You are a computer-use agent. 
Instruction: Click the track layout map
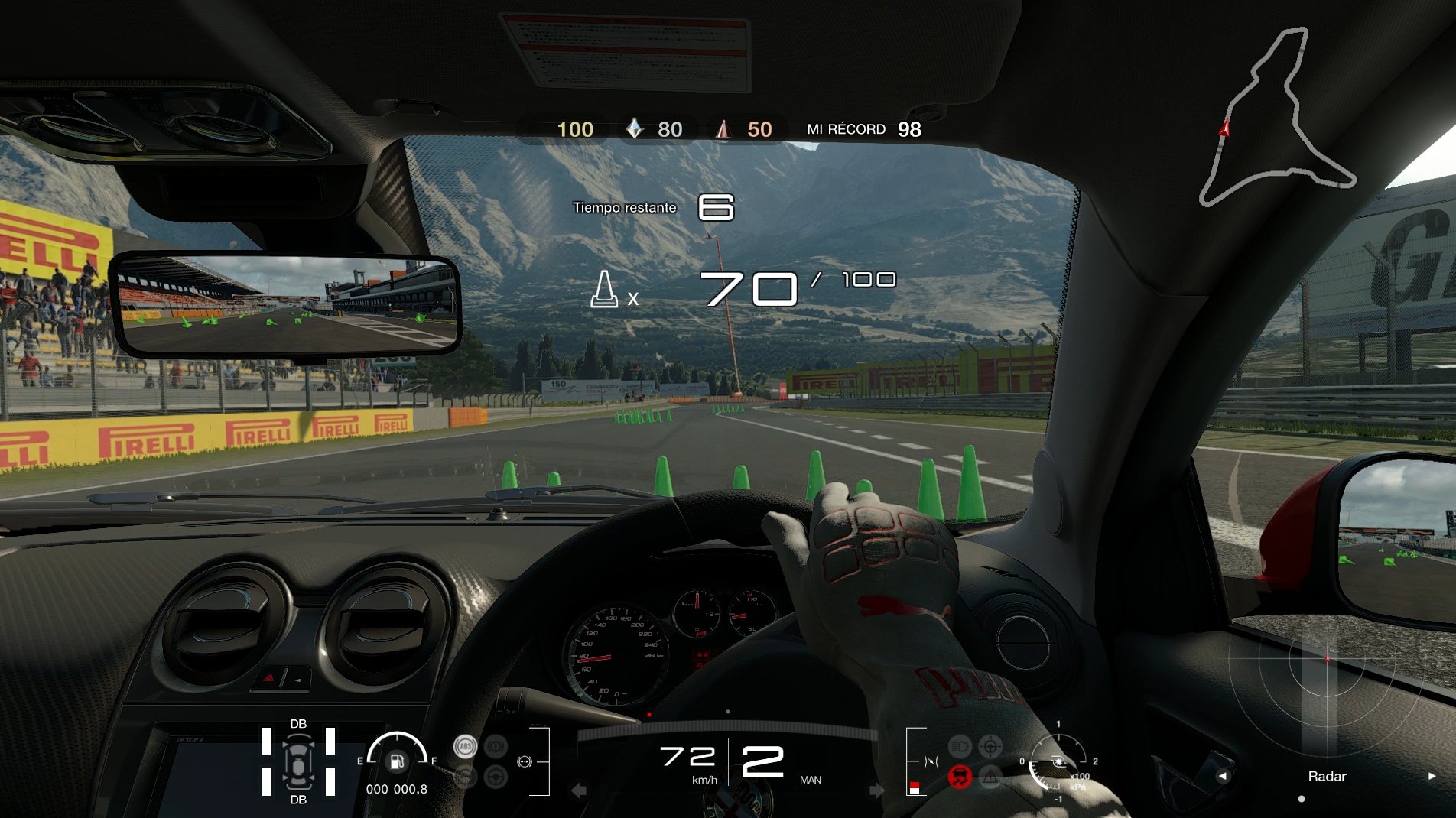click(1285, 115)
